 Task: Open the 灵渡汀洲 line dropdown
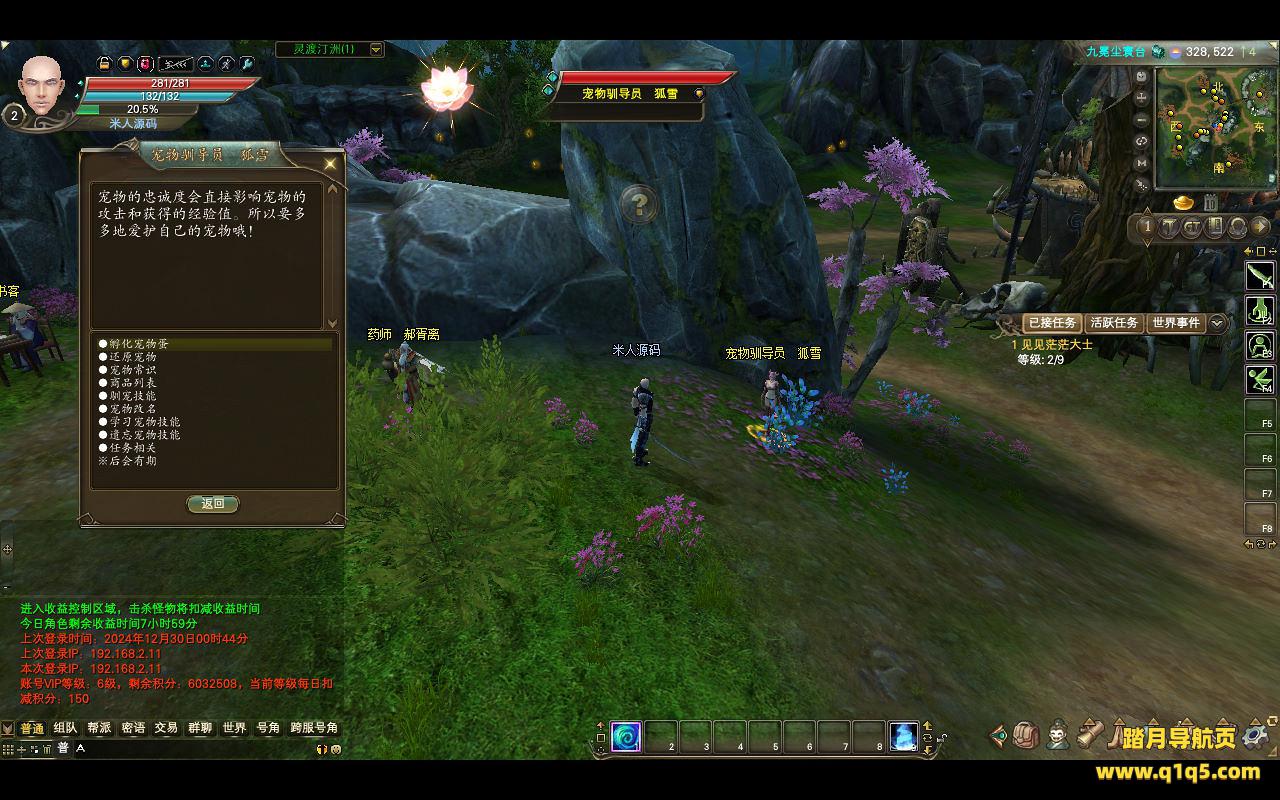tap(376, 49)
